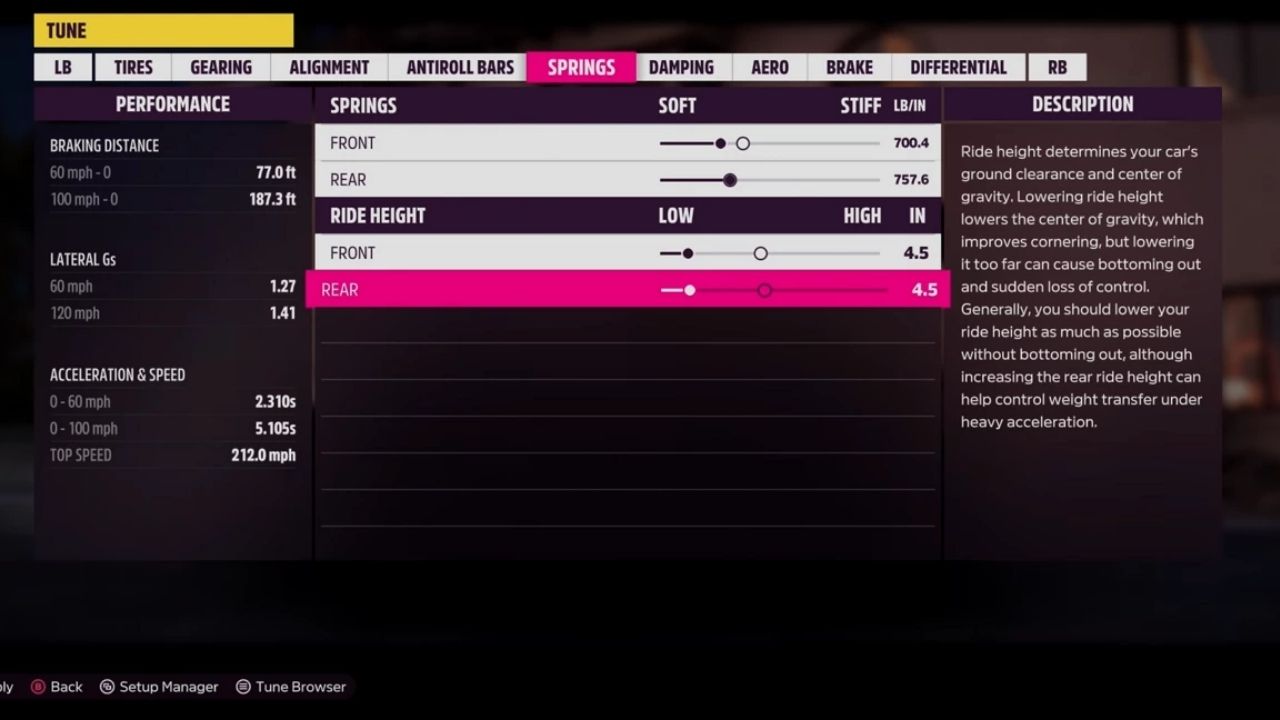Adjust the FRONT springs stiffness slider
Screen dimensions: 1280x720
click(x=743, y=143)
